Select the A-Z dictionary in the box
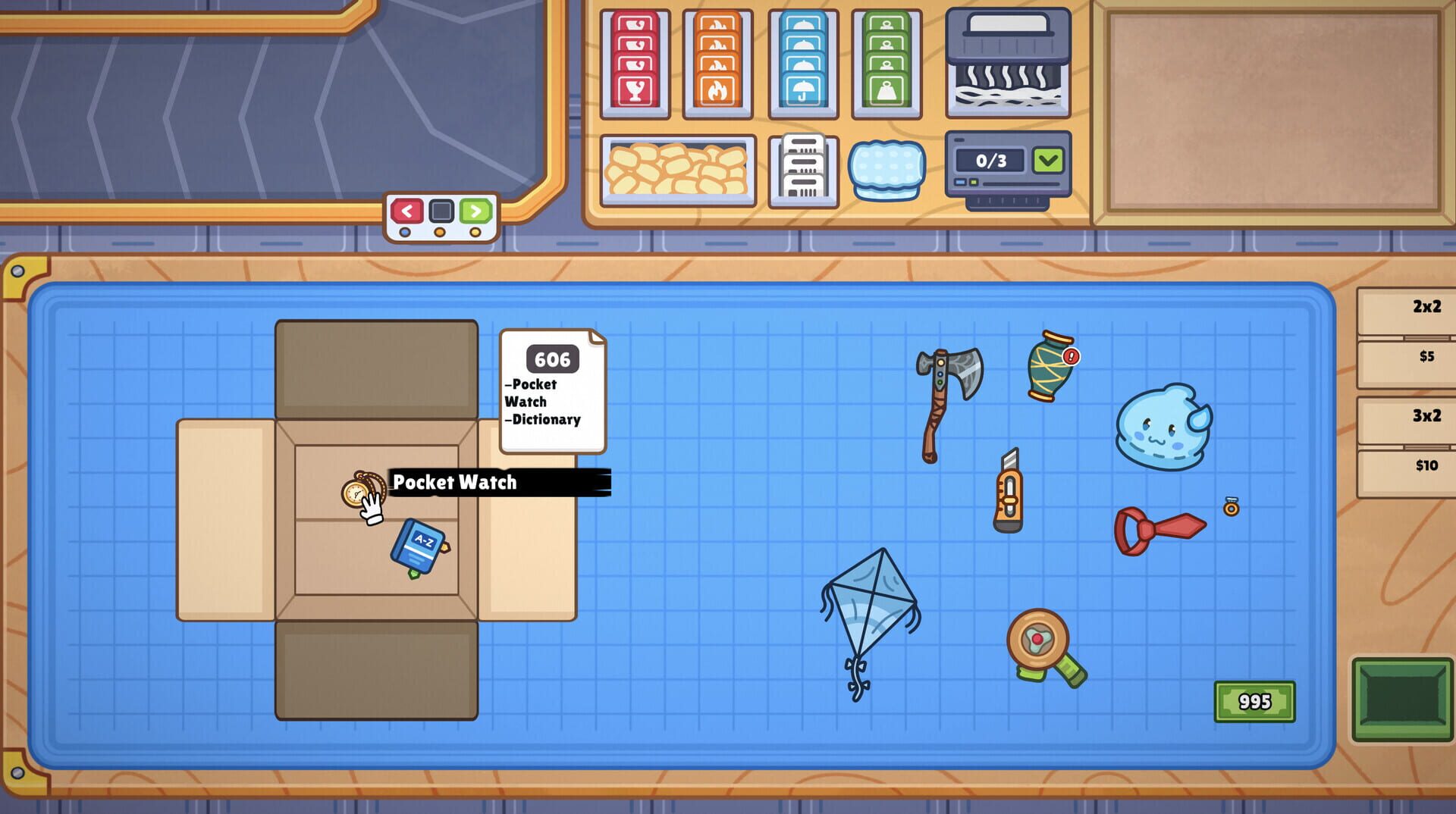This screenshot has width=1456, height=814. point(417,543)
